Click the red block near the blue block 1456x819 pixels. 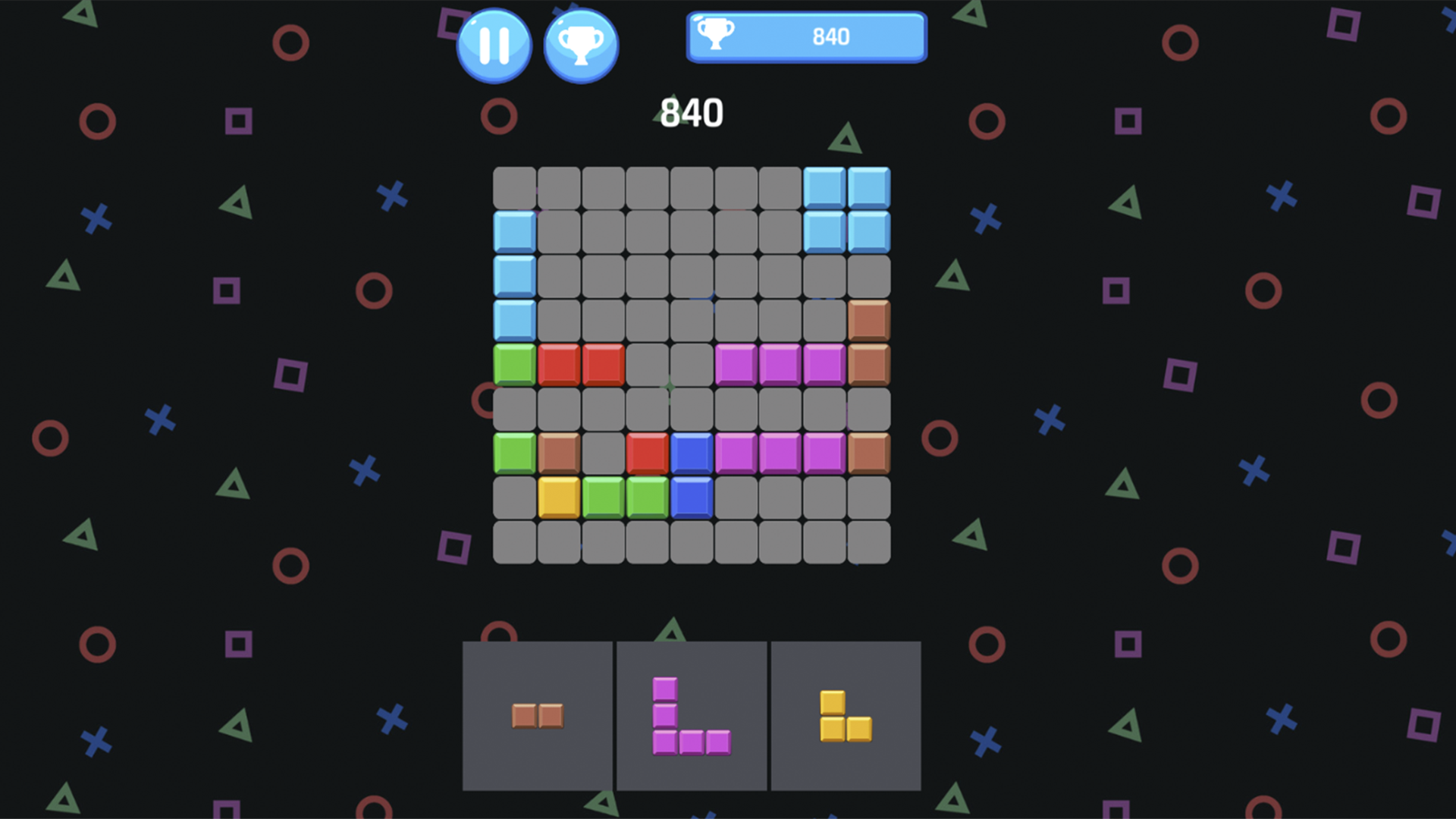(x=647, y=453)
